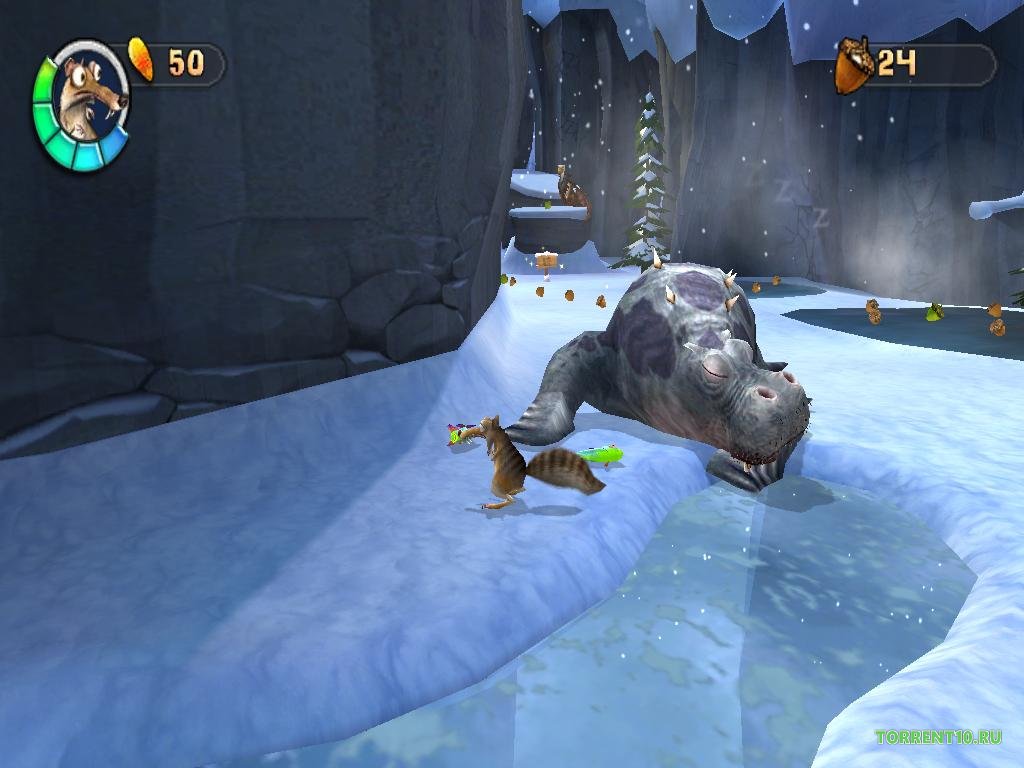
Task: Click the acorn icon next to 24
Action: coord(854,67)
